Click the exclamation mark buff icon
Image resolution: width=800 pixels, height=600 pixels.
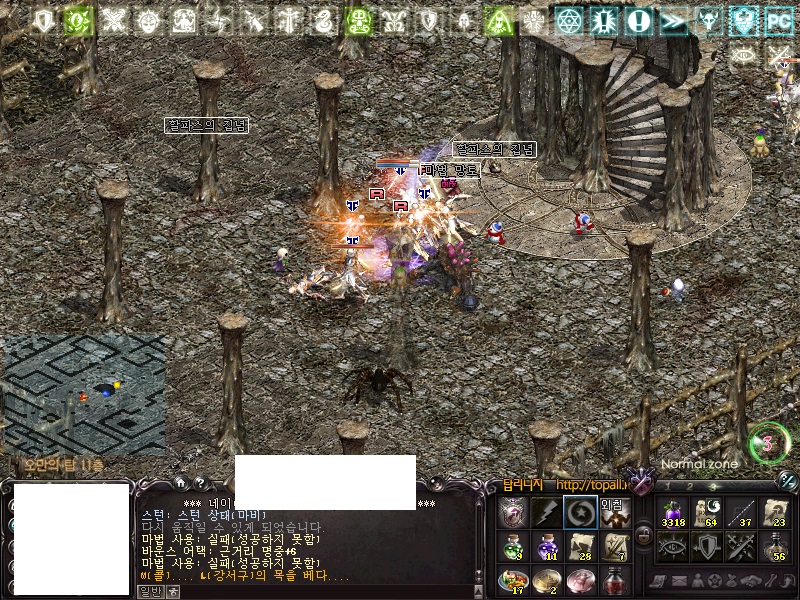tap(640, 20)
